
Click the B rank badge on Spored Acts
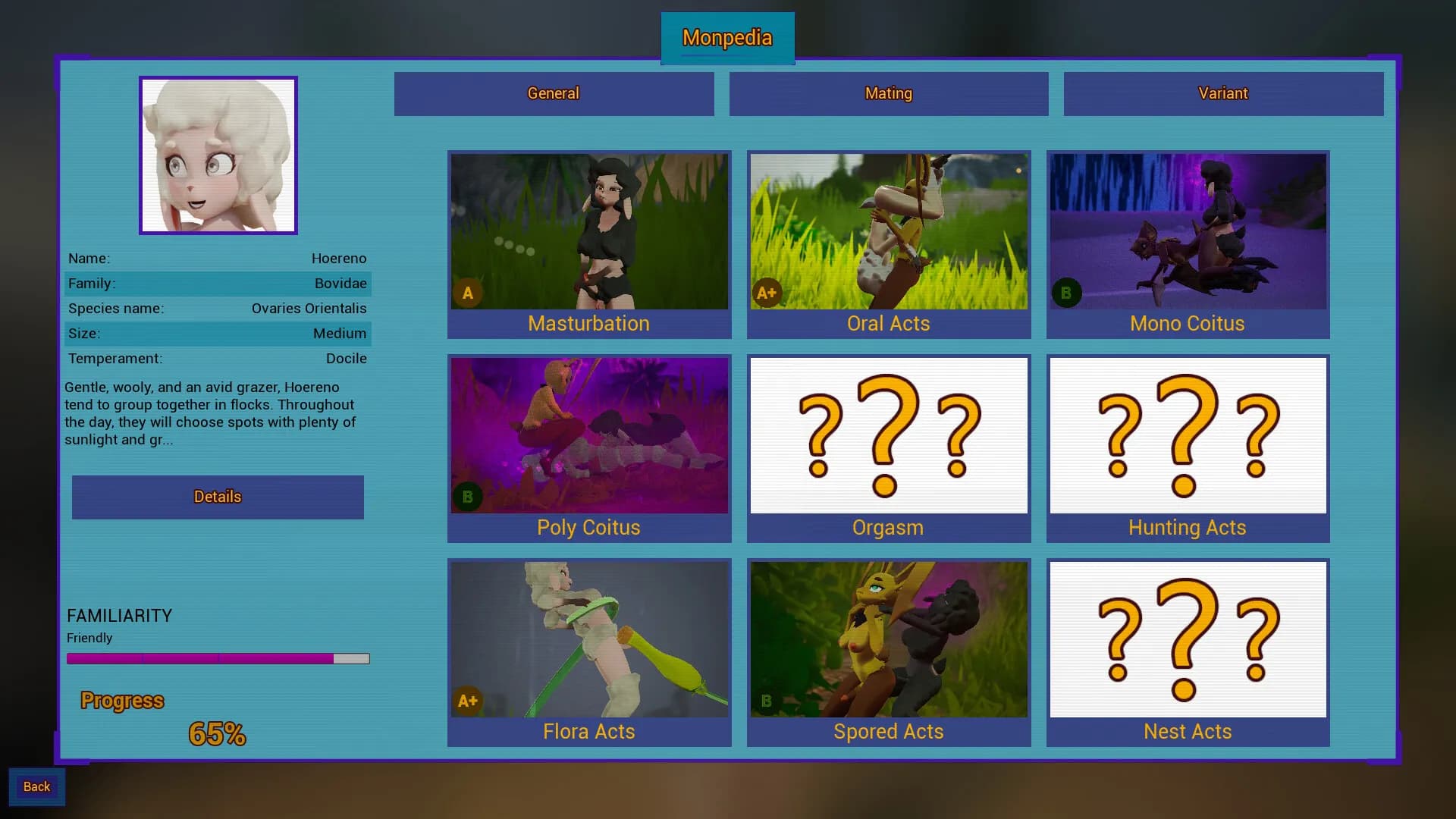[x=767, y=701]
